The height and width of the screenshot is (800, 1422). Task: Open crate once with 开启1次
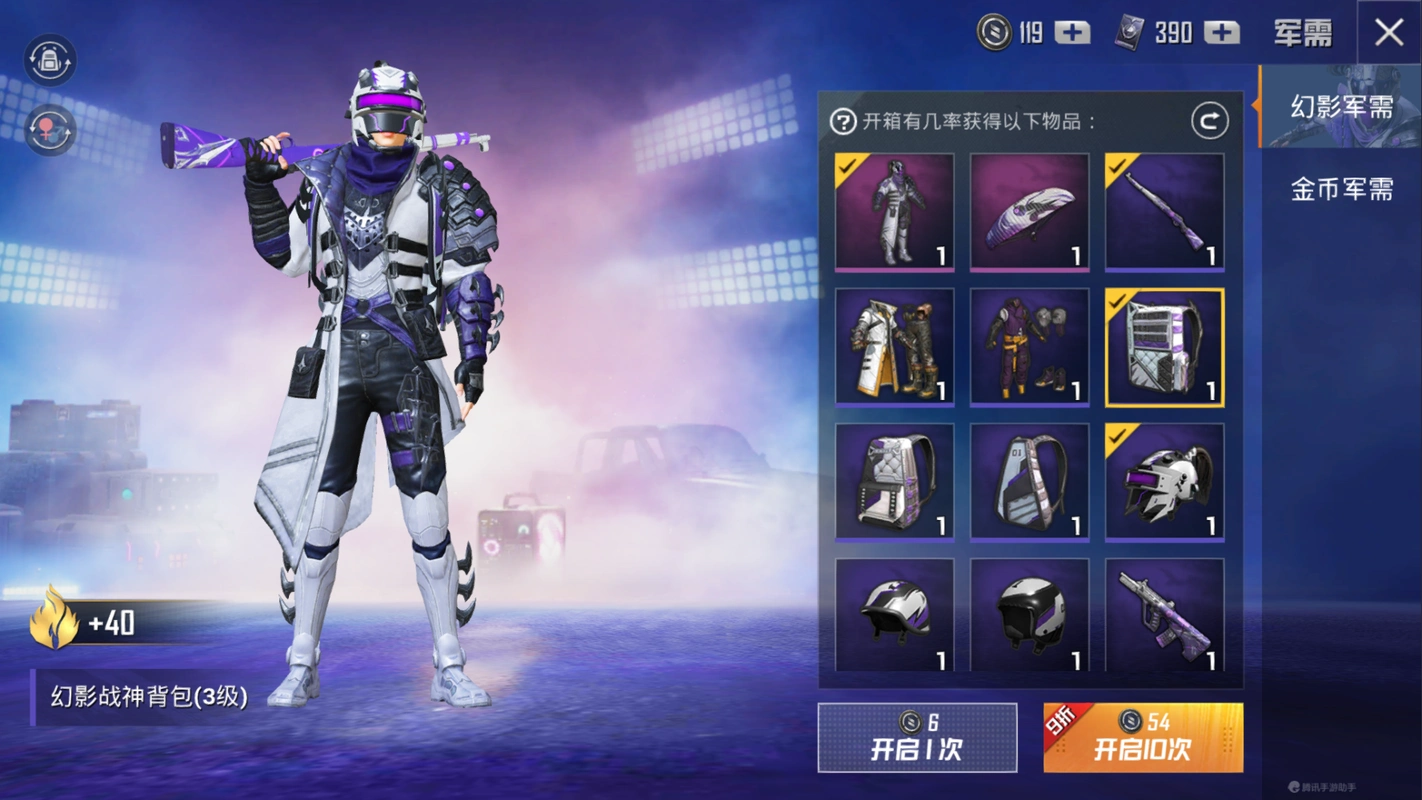click(917, 738)
